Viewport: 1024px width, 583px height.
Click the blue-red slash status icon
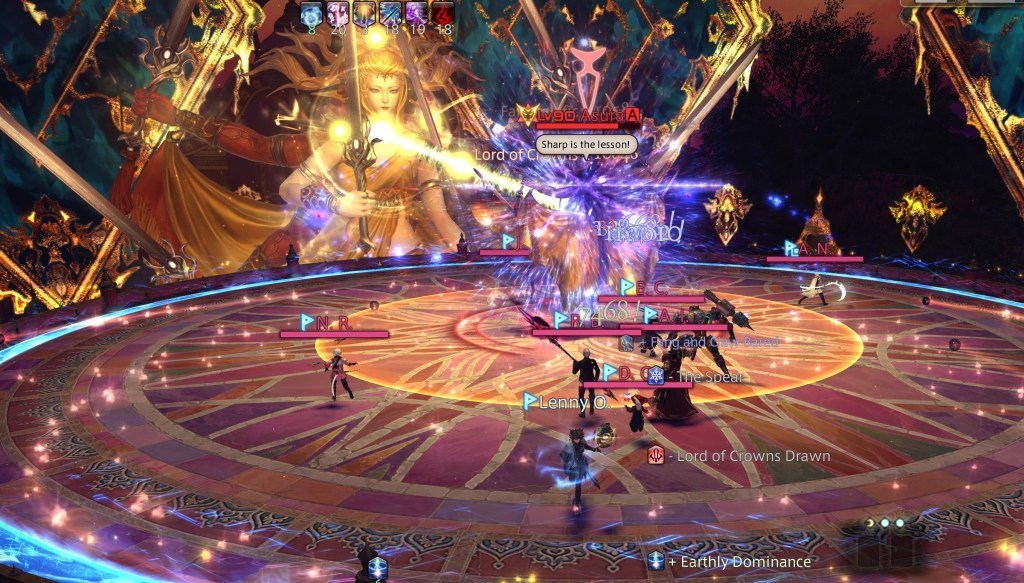tap(390, 12)
